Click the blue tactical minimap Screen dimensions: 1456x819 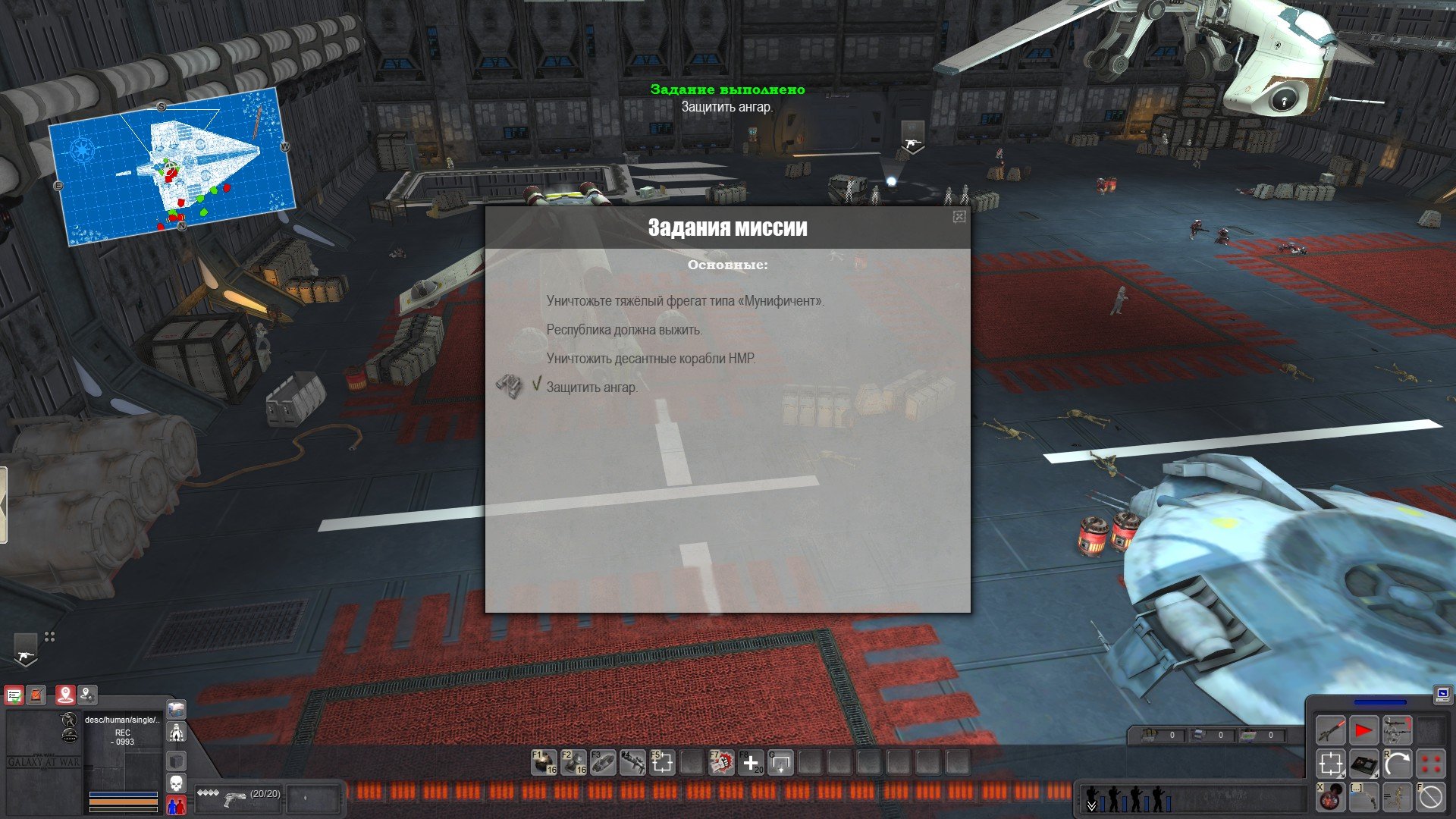click(x=171, y=165)
